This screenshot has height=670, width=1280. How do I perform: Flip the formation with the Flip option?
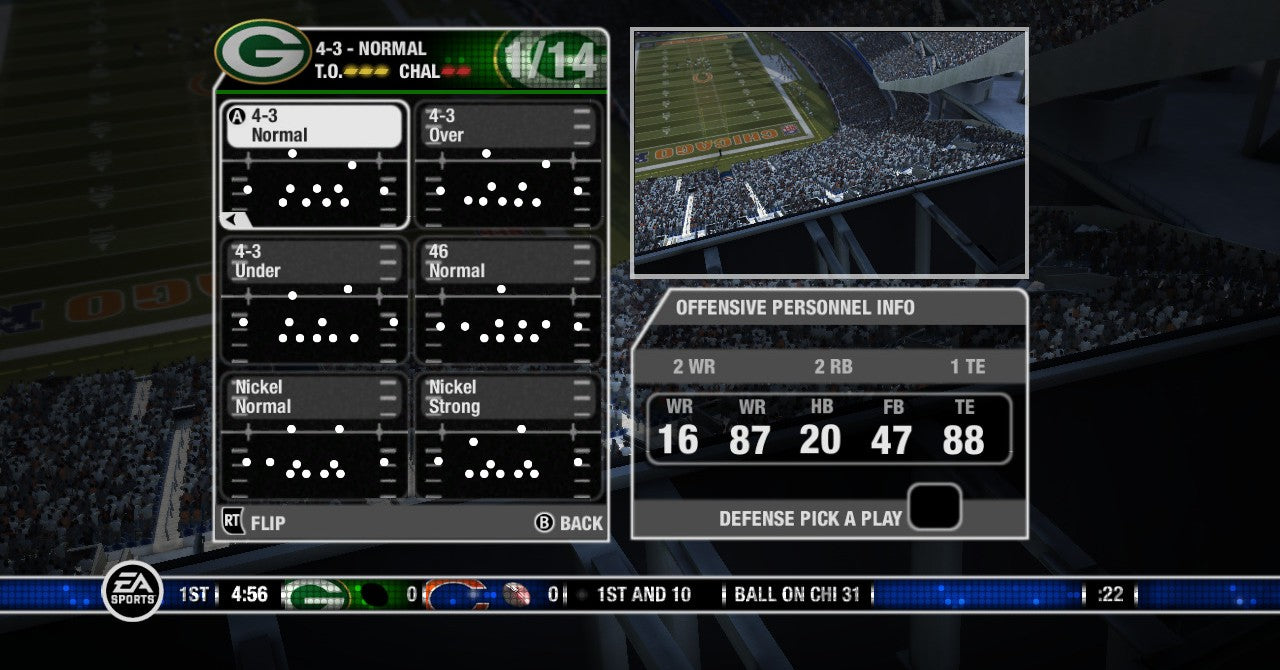(254, 522)
